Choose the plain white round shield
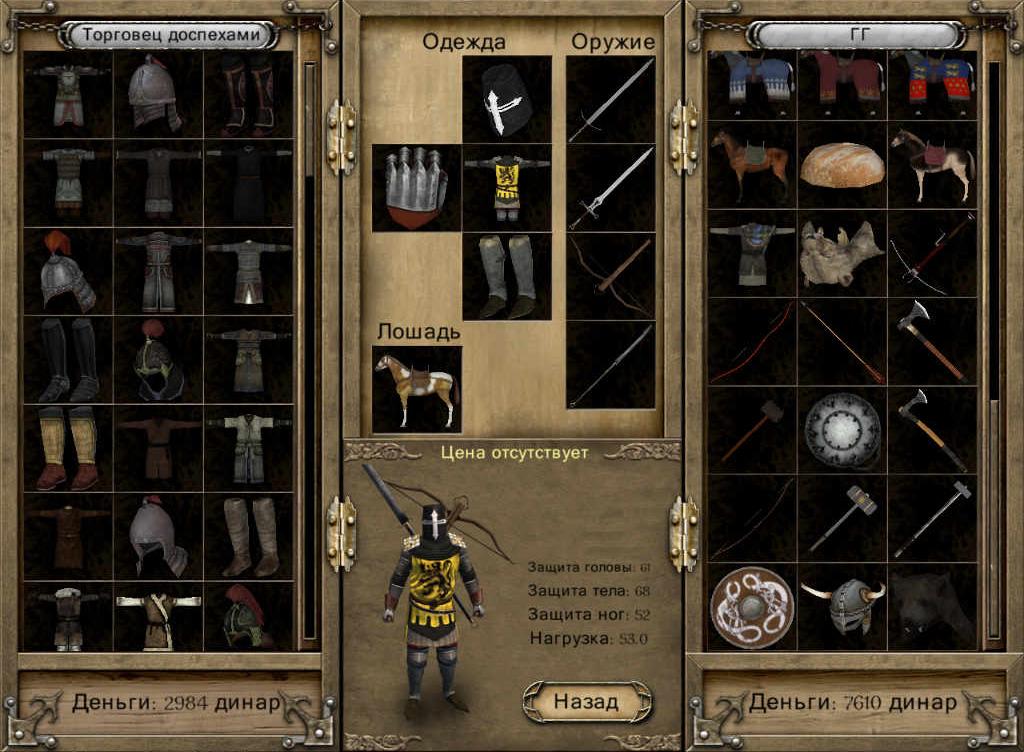The height and width of the screenshot is (752, 1024). click(842, 430)
